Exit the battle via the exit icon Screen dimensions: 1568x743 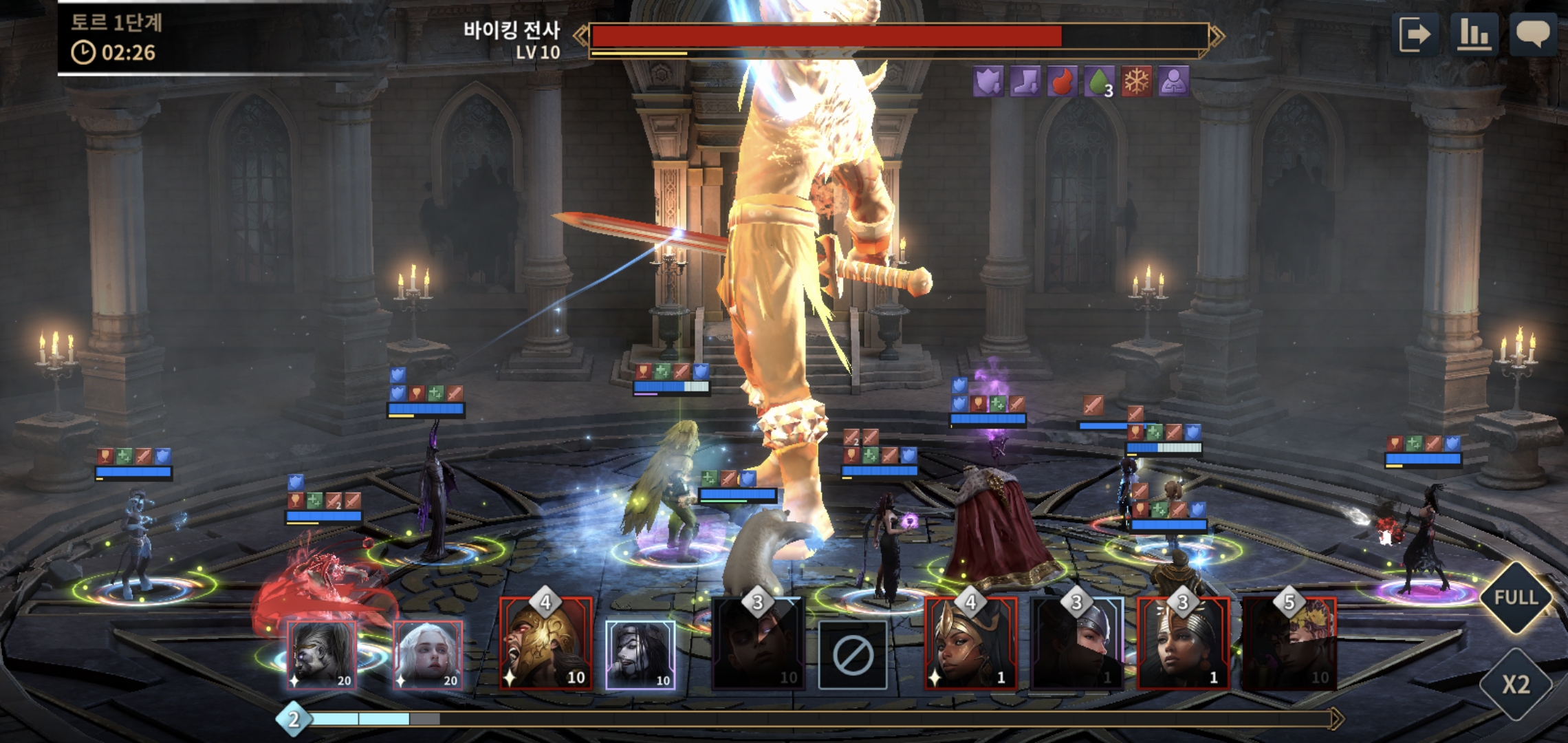(x=1415, y=34)
